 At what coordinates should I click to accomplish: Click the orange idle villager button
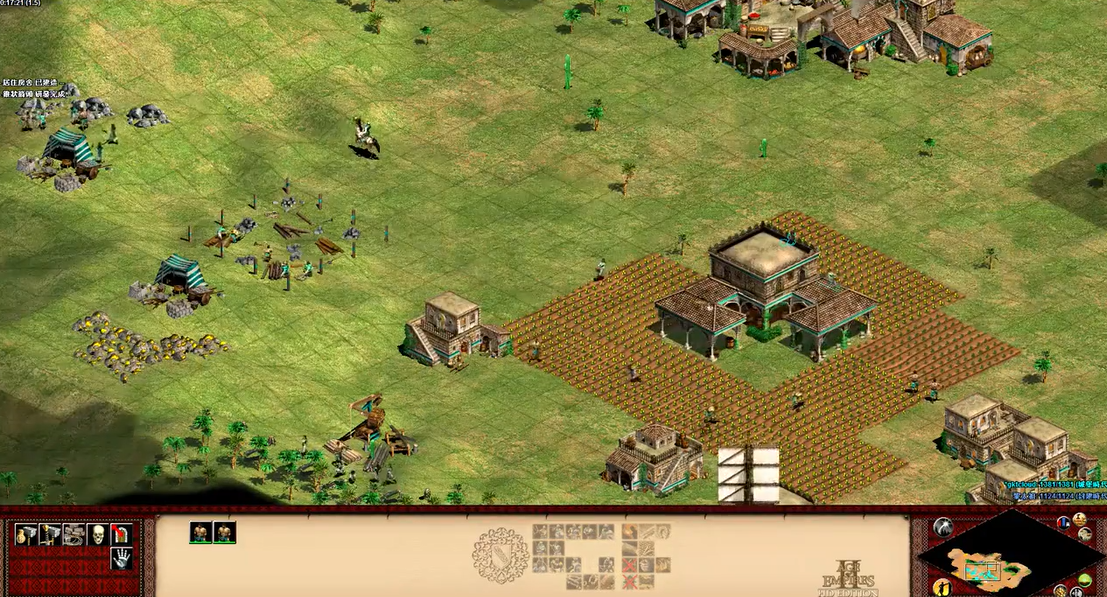(942, 586)
